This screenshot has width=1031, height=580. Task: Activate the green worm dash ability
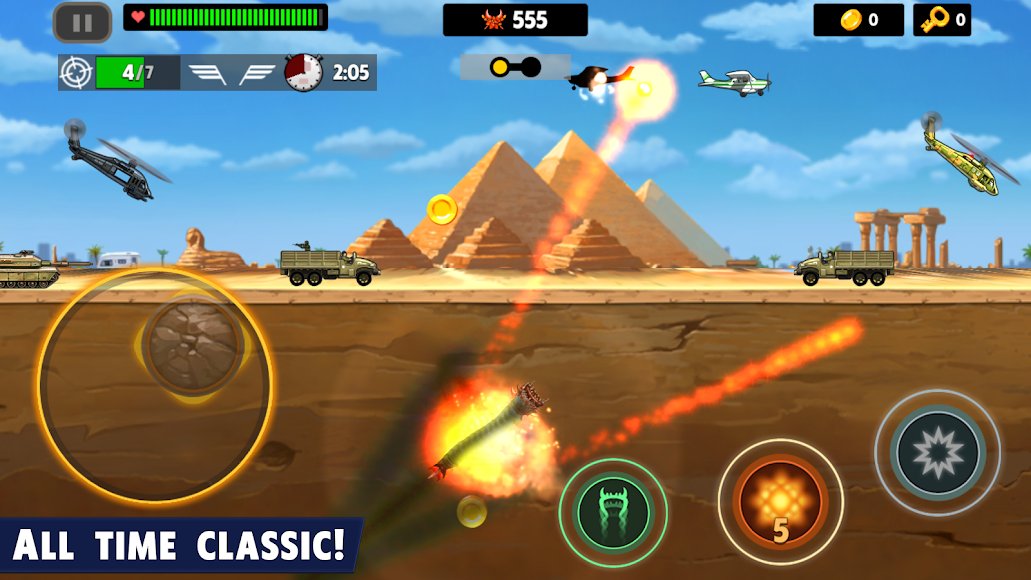click(x=613, y=513)
